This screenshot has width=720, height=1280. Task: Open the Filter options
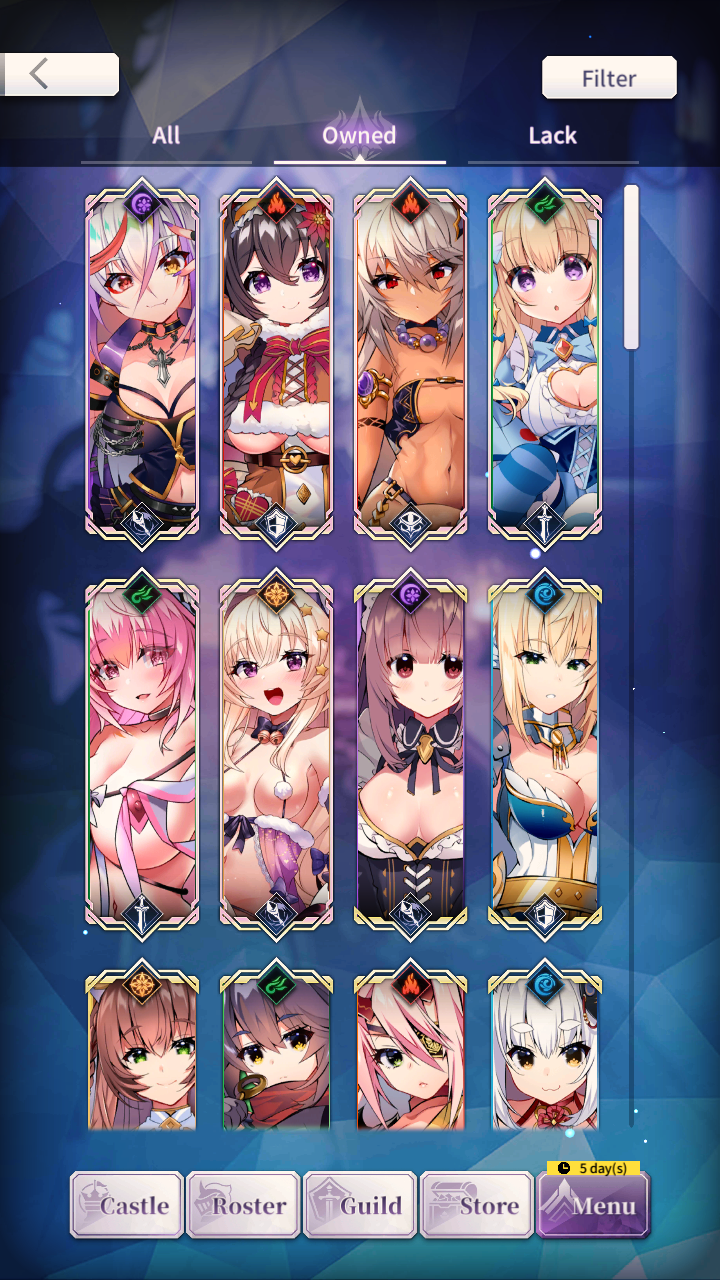(x=609, y=78)
